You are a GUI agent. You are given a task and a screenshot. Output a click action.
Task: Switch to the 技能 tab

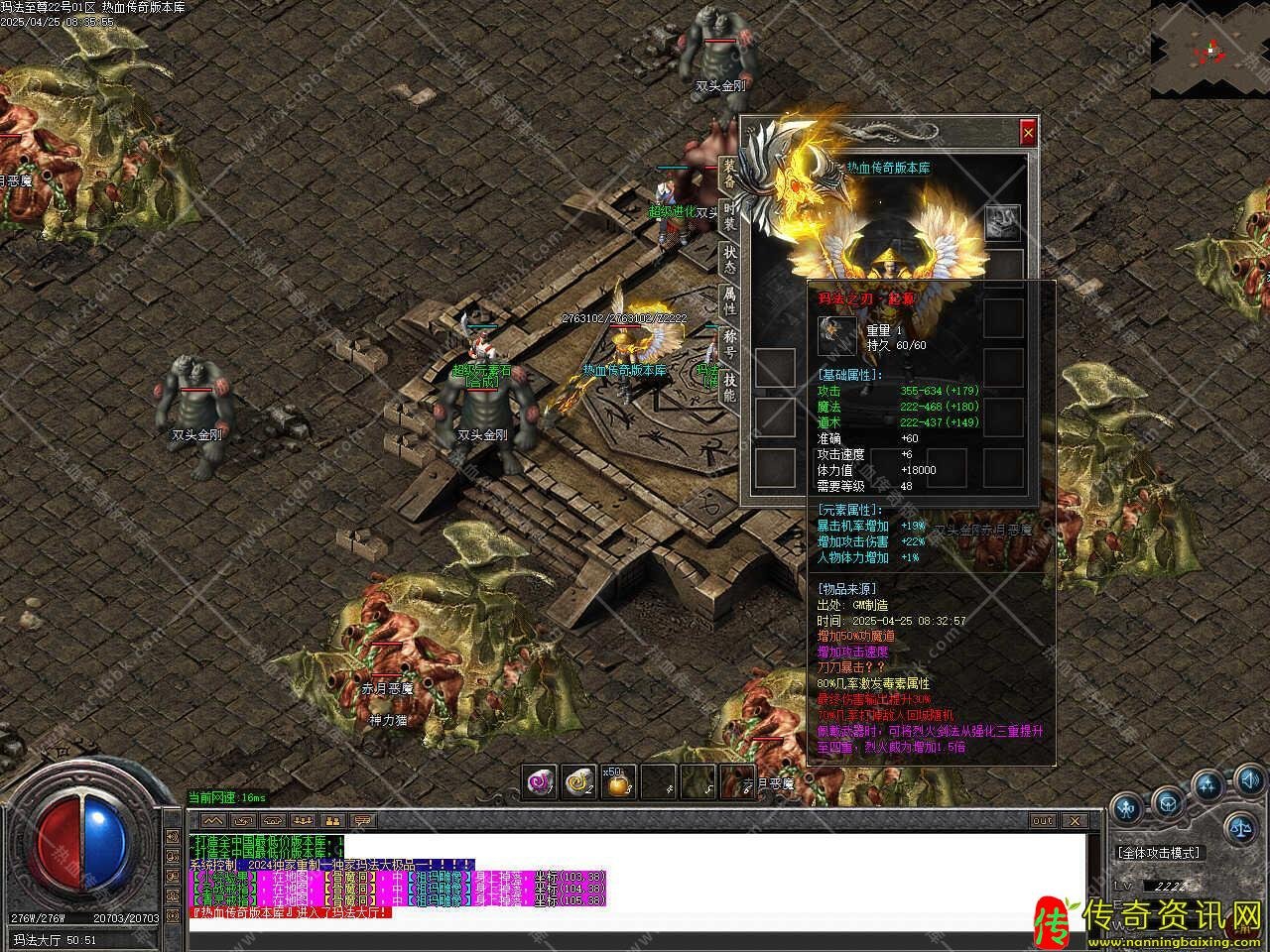[x=729, y=387]
